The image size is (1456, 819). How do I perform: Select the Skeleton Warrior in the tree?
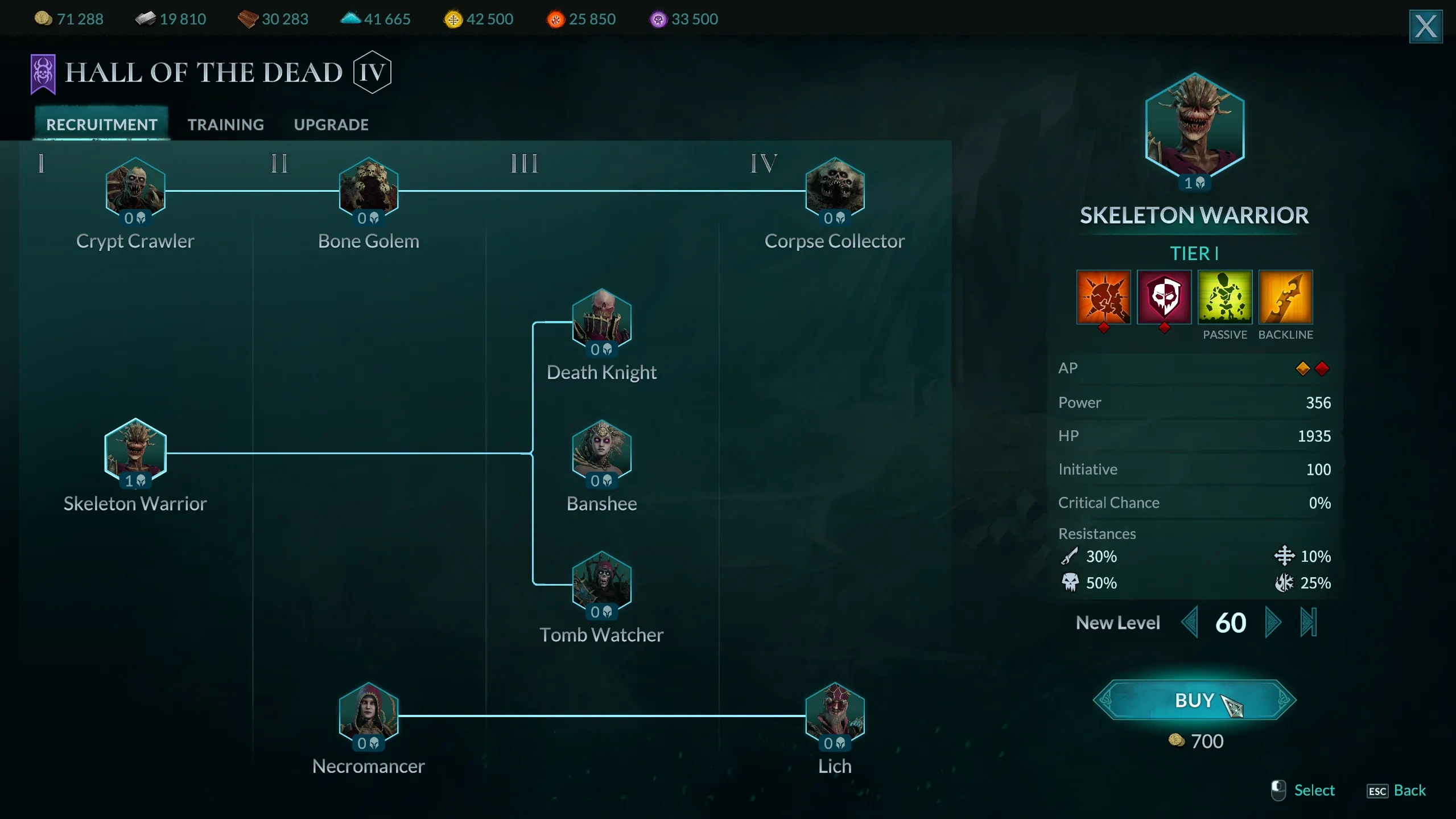pos(135,452)
